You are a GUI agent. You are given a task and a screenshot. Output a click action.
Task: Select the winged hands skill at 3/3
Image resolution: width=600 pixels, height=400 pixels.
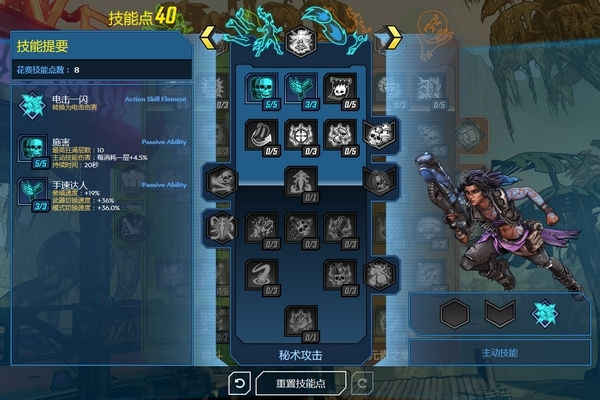coord(300,89)
